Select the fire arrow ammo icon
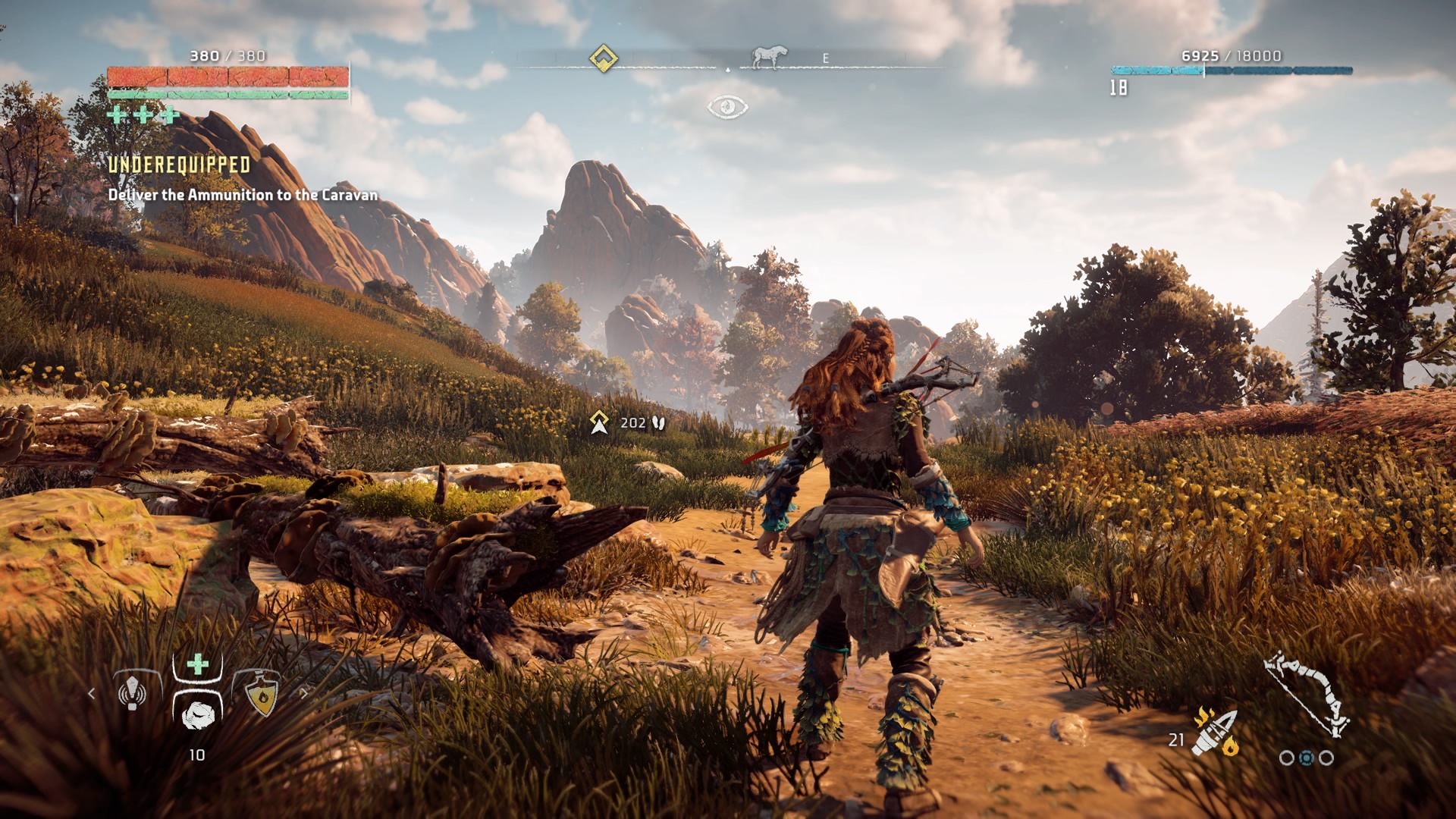Screen dimensions: 1456x819 pos(1215,733)
